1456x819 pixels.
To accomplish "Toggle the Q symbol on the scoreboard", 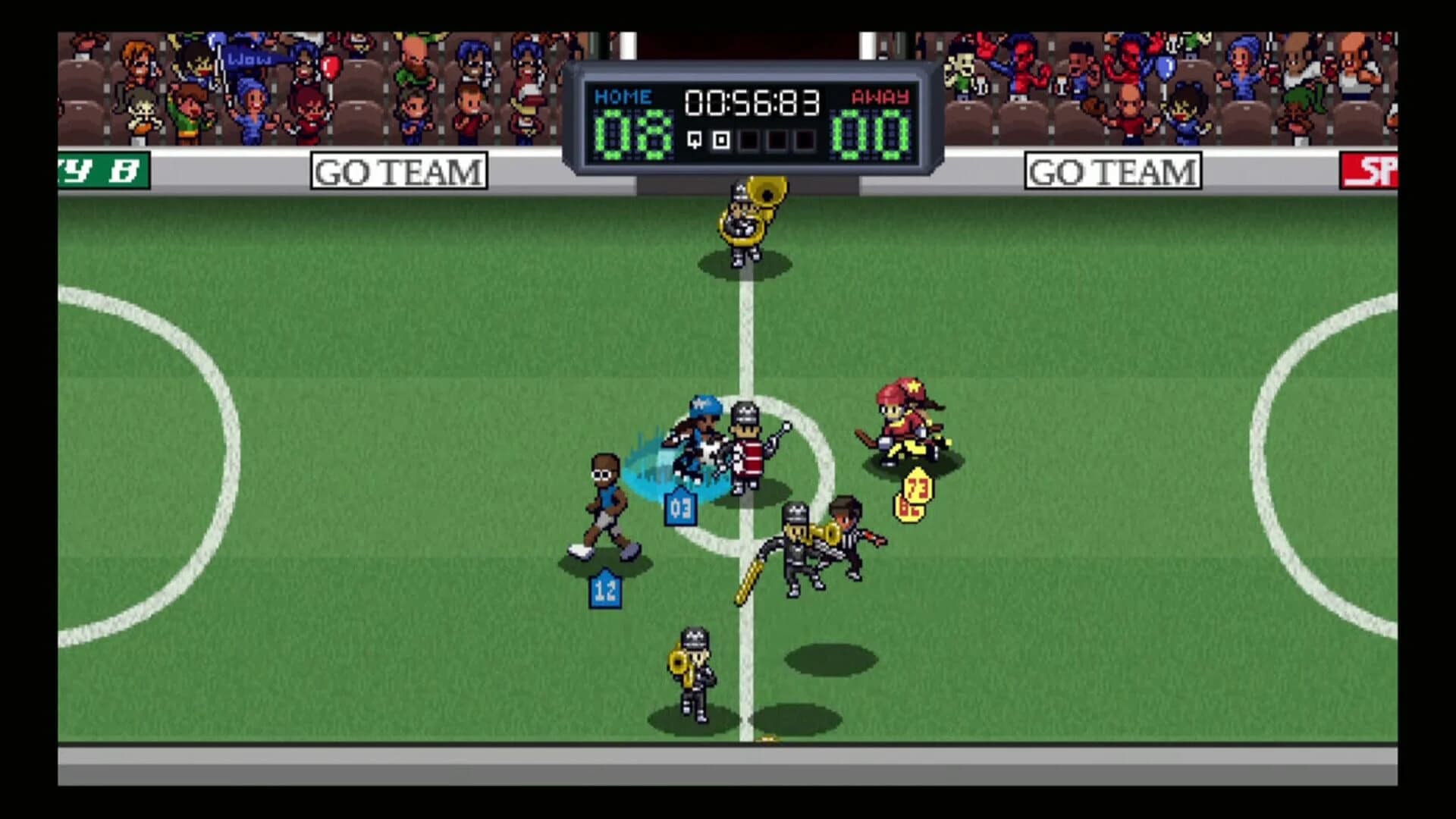I will (692, 140).
